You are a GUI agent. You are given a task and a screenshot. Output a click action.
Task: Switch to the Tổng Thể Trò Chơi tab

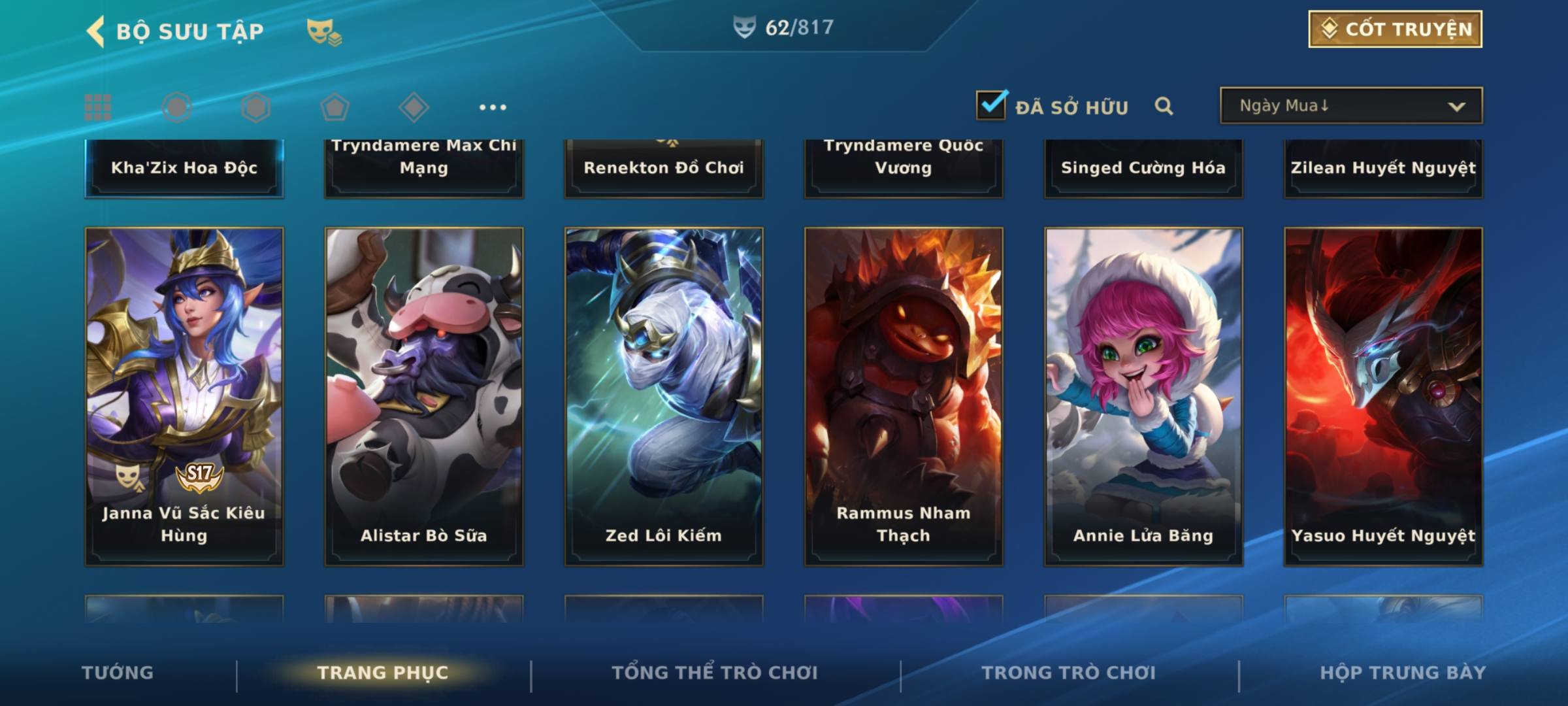pos(715,673)
